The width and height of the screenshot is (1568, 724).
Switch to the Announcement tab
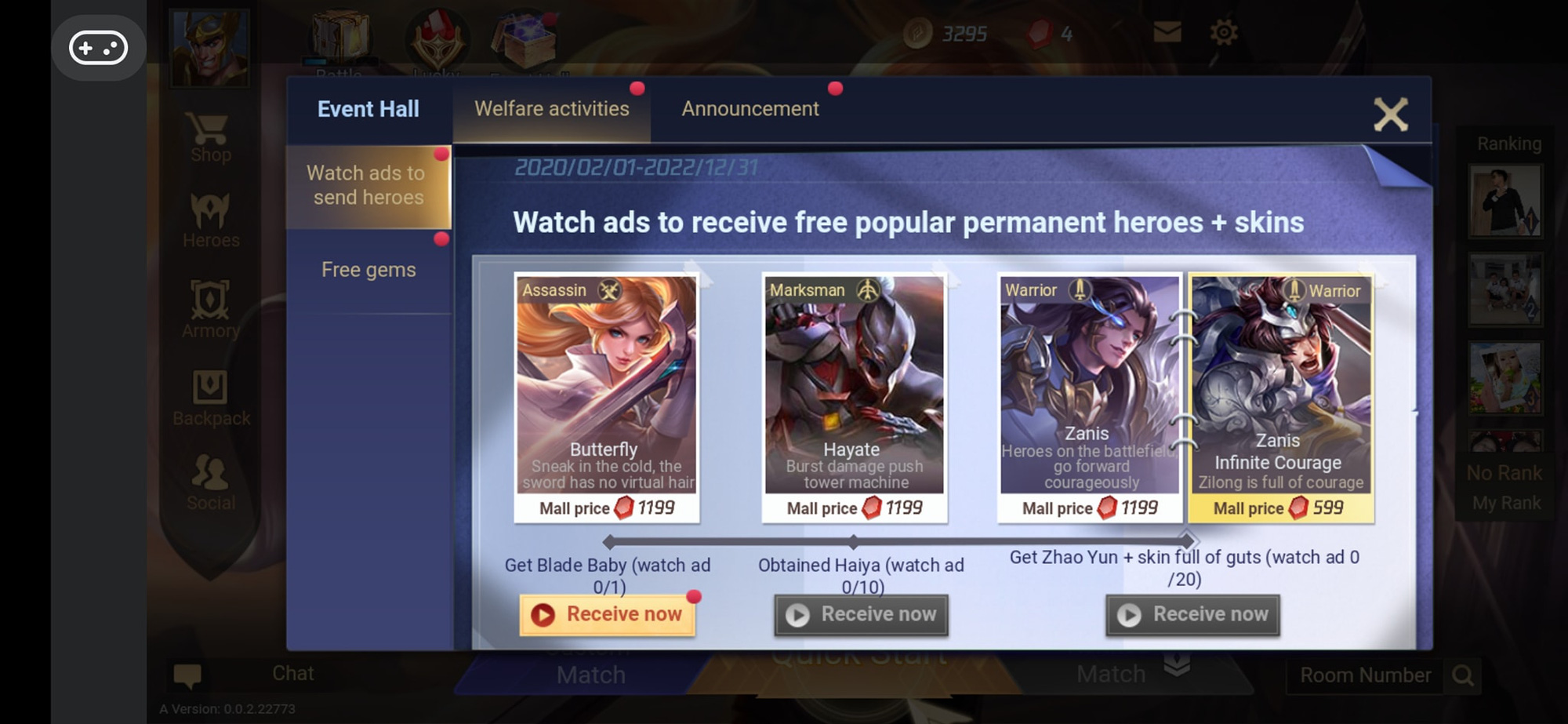(x=750, y=109)
